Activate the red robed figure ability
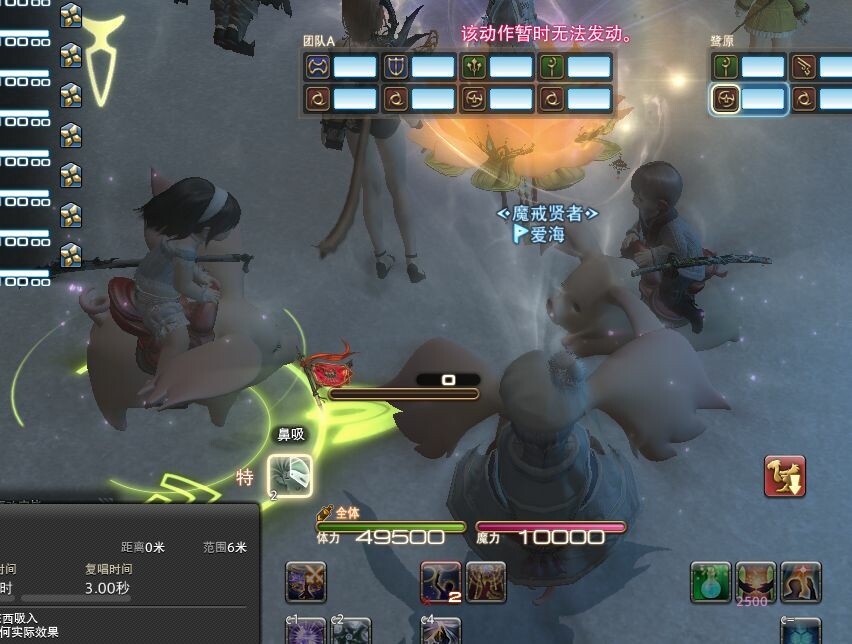The image size is (852, 644). tap(486, 581)
